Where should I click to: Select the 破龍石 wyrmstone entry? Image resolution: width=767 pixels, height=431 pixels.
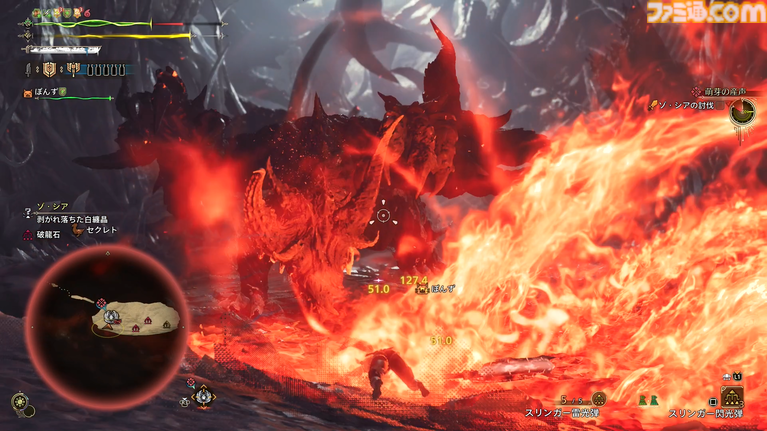pyautogui.click(x=49, y=231)
